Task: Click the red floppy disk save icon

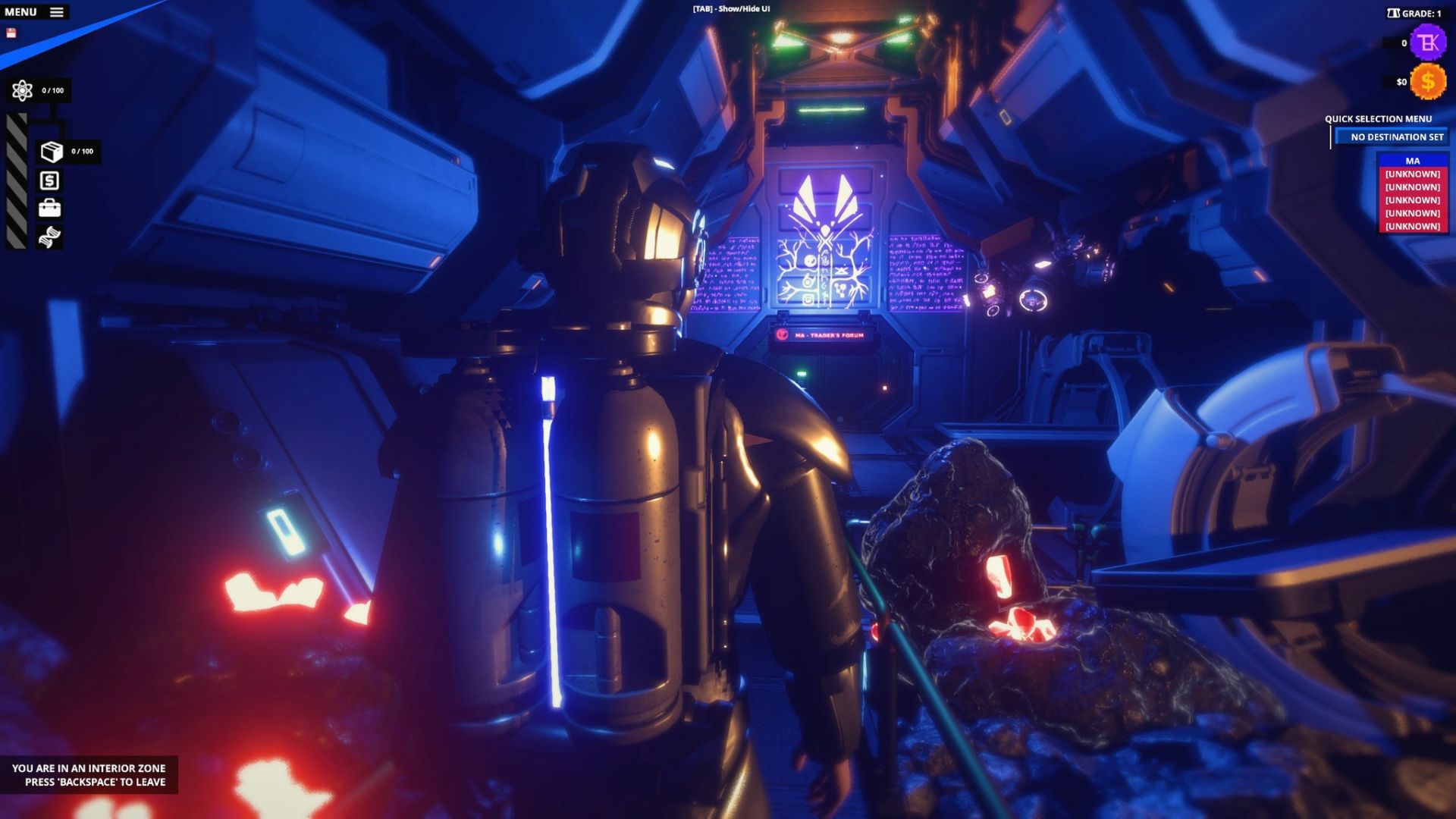Action: 11,33
